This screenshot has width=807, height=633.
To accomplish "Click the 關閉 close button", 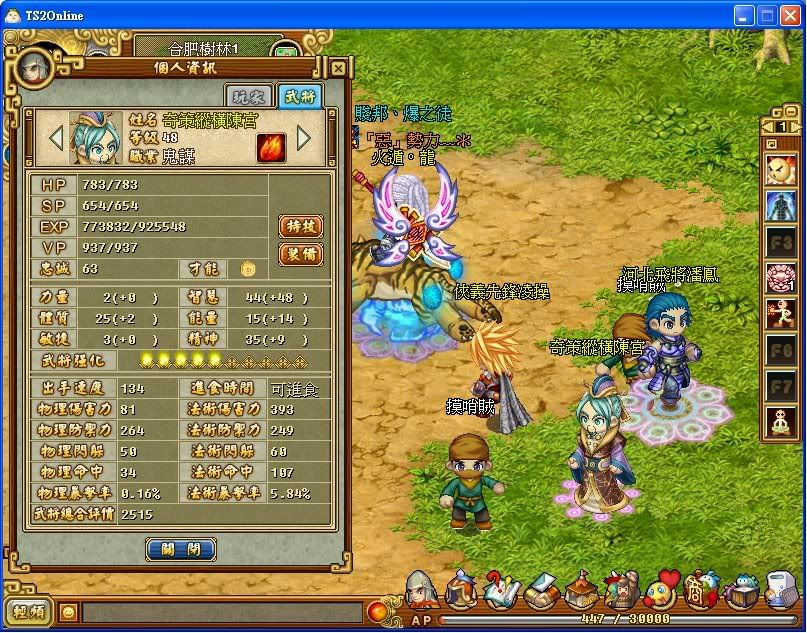I will coord(181,549).
